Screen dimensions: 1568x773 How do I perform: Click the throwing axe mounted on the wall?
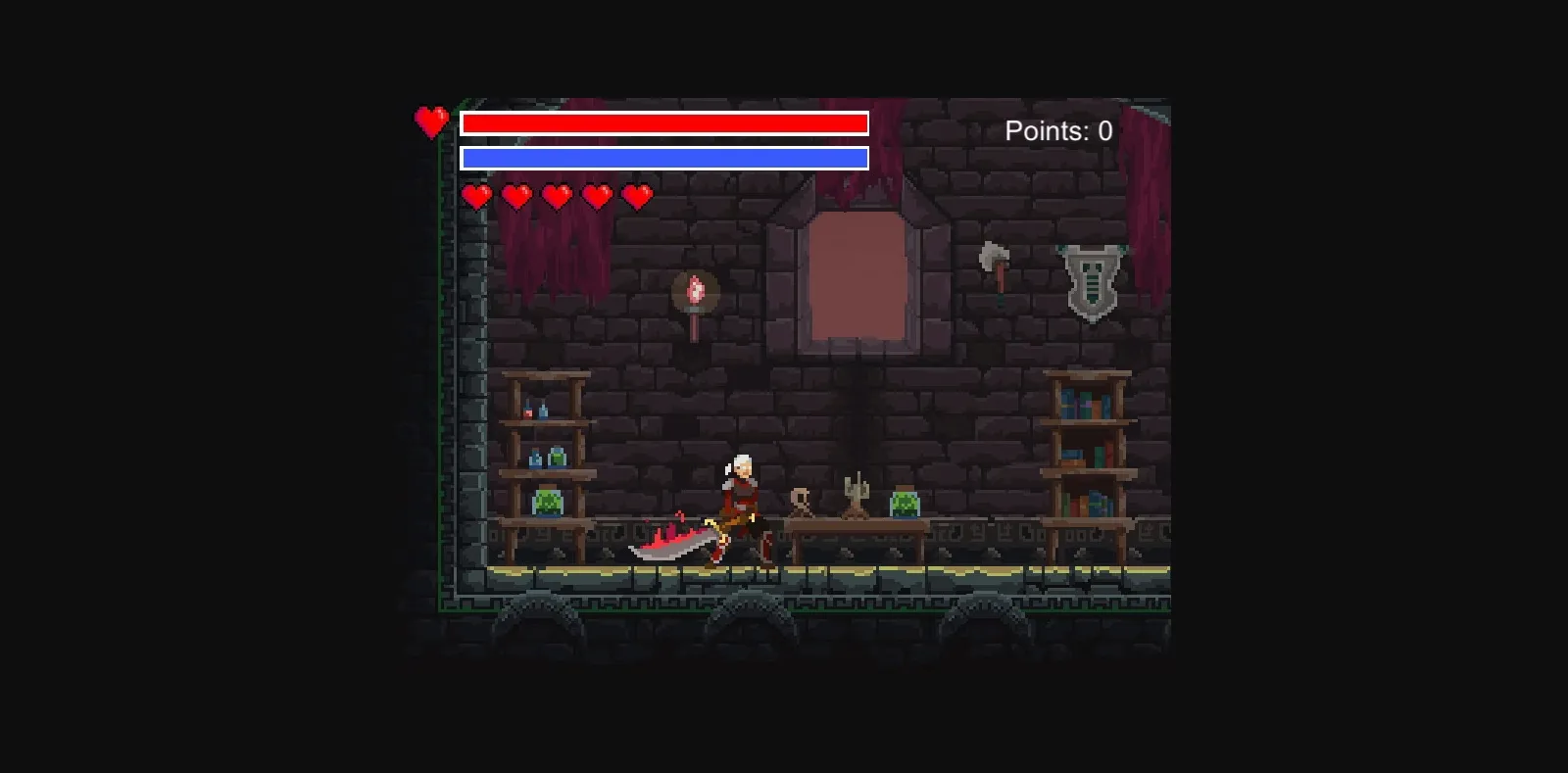pyautogui.click(x=991, y=258)
